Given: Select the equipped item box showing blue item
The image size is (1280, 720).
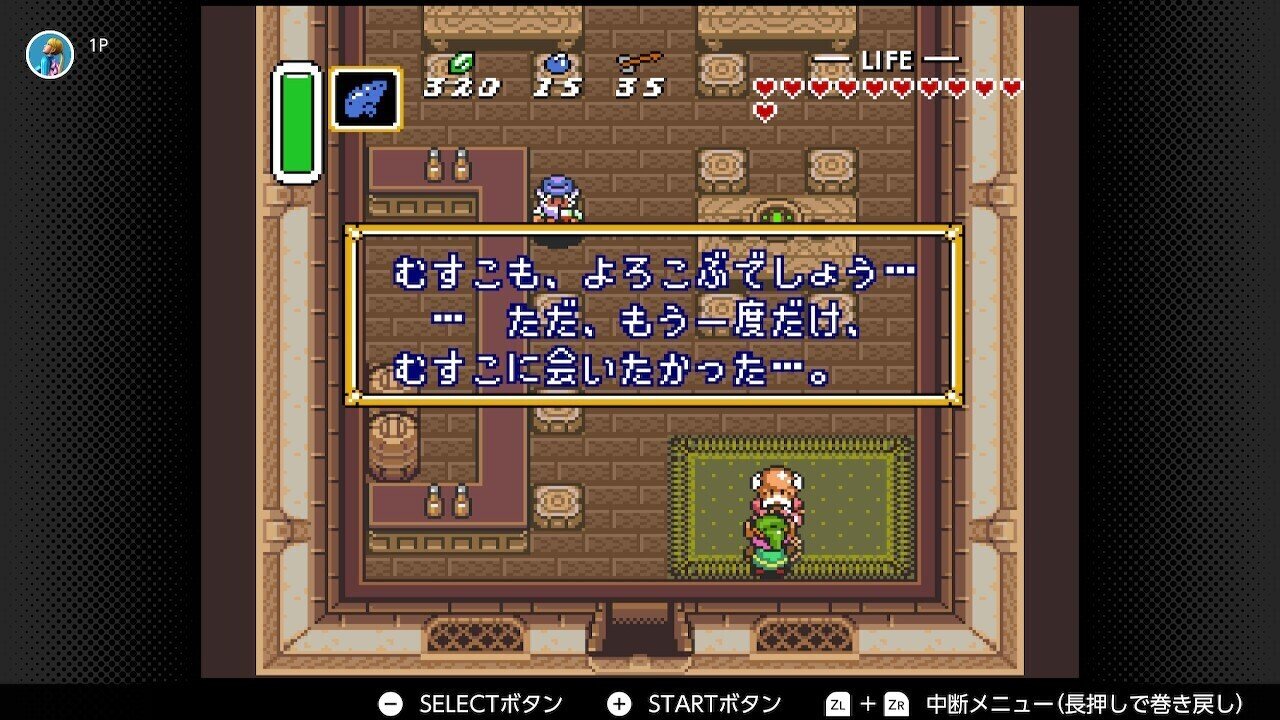Looking at the screenshot, I should (x=367, y=98).
